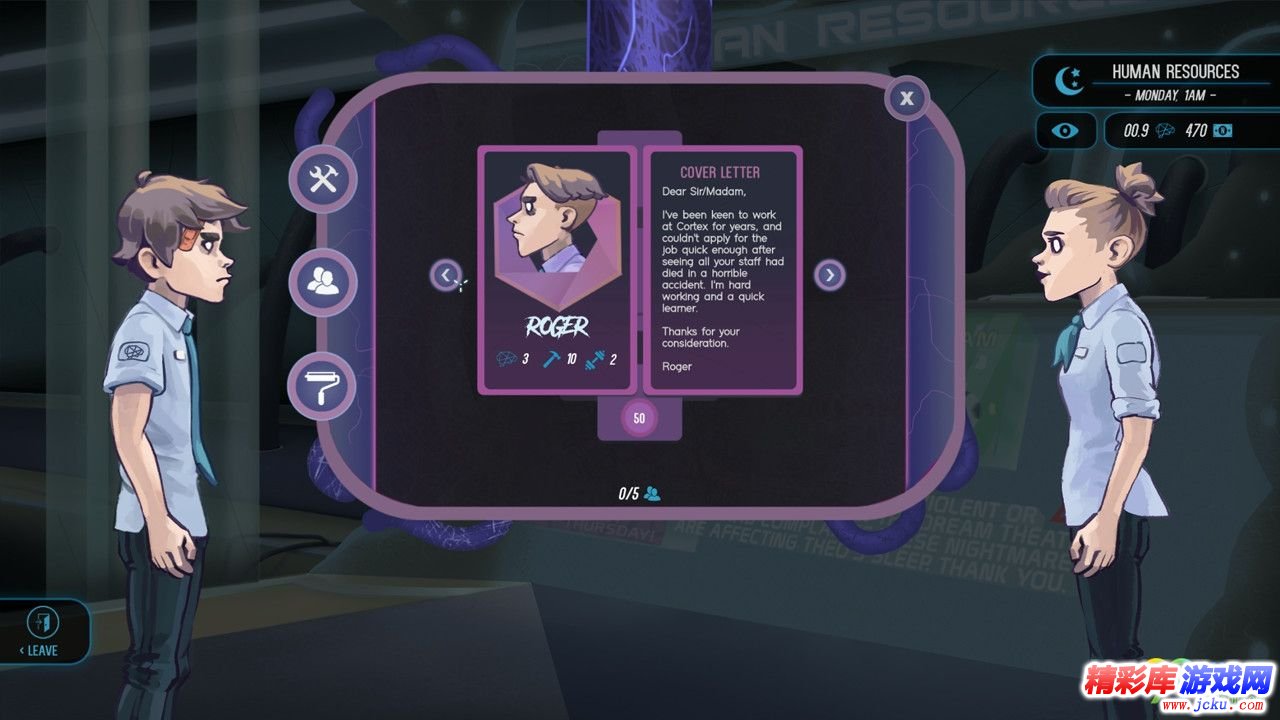Image resolution: width=1280 pixels, height=720 pixels.
Task: Switch to the staff people tab
Action: [322, 284]
